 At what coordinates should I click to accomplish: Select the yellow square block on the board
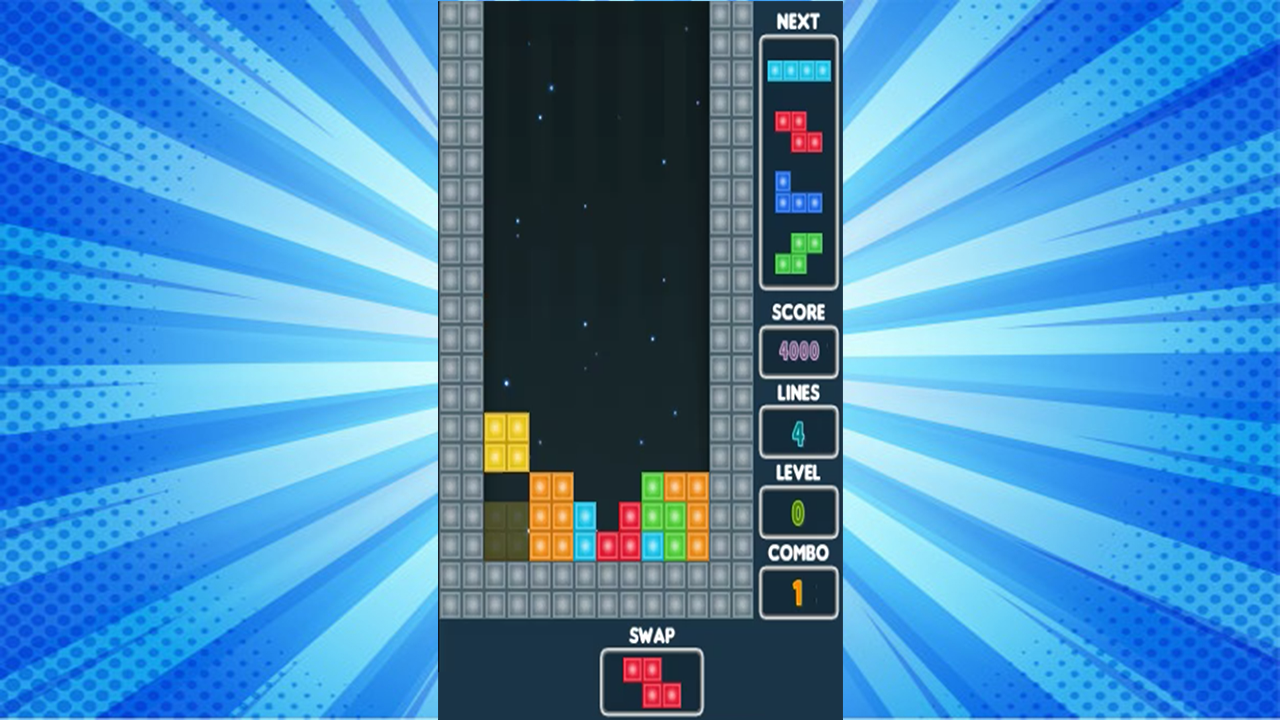point(508,440)
